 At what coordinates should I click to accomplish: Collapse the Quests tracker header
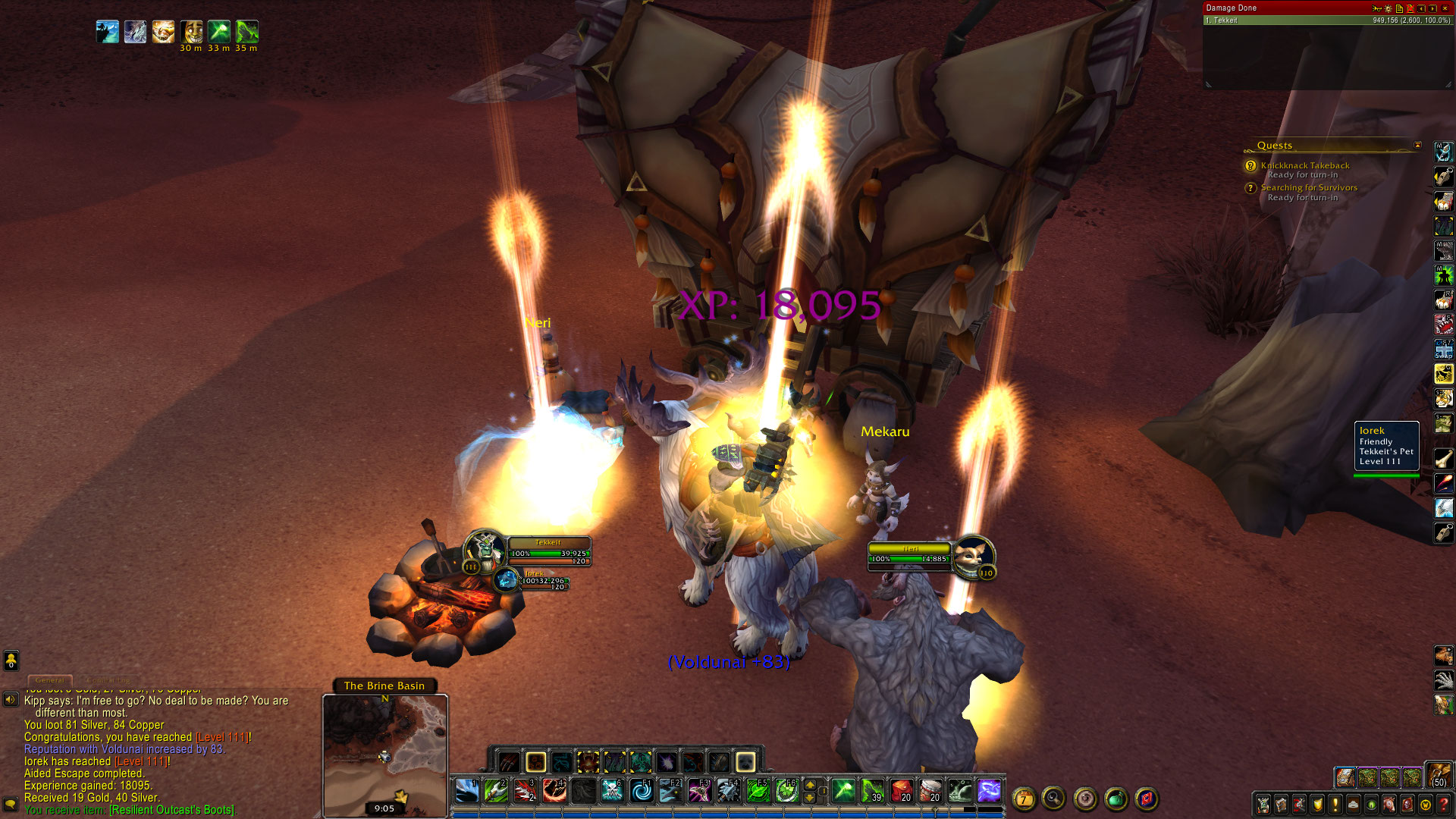pos(1417,146)
